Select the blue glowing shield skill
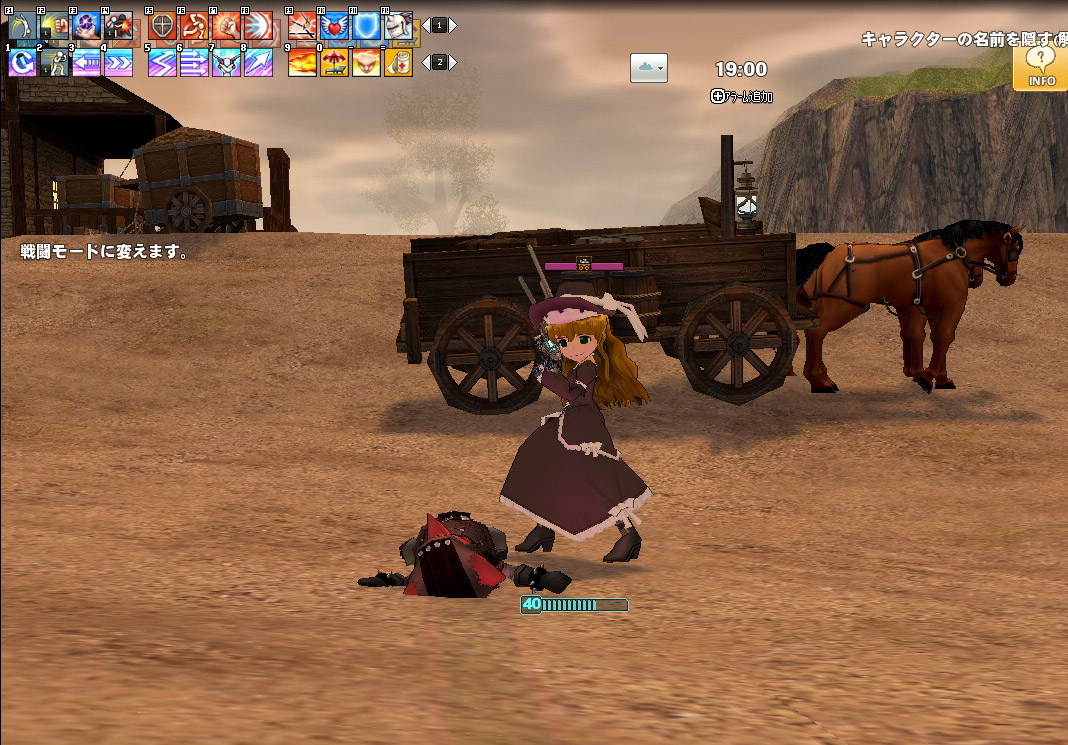1068x745 pixels. coord(366,25)
